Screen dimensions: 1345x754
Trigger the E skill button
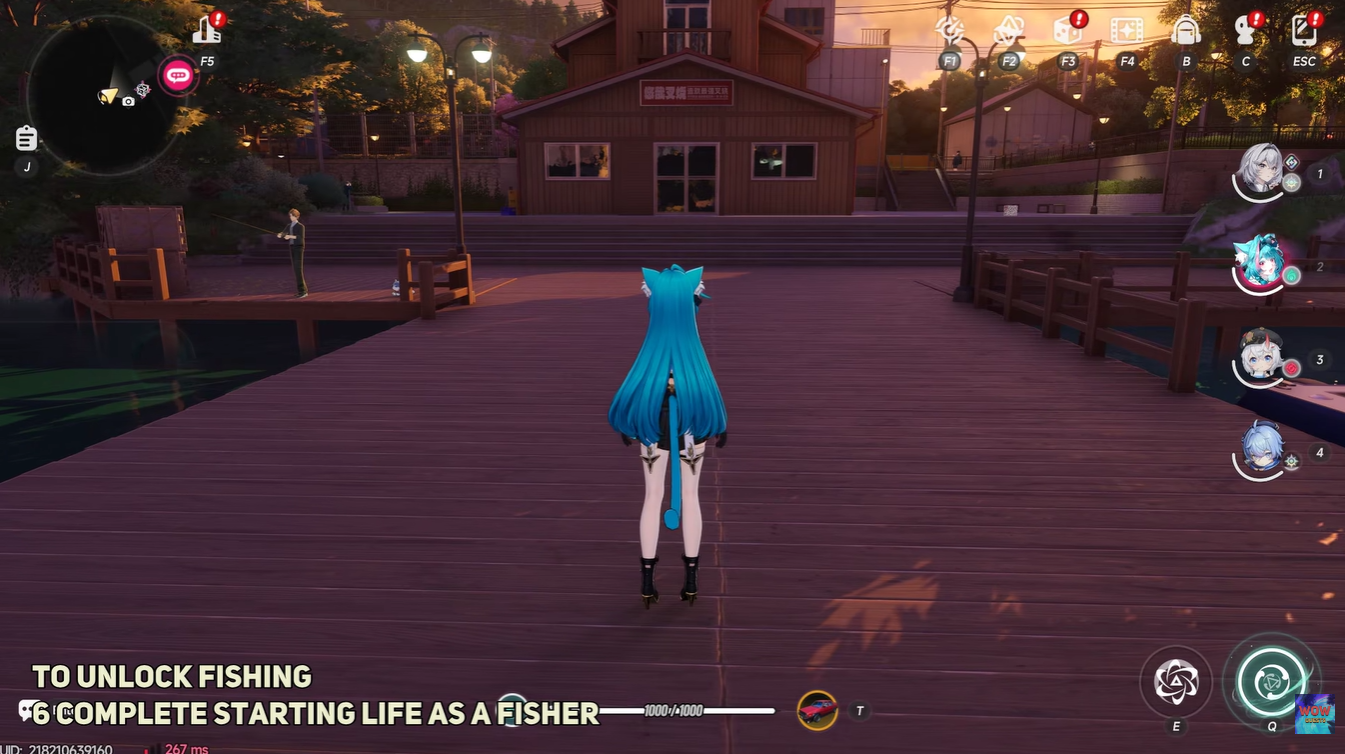tap(1176, 683)
